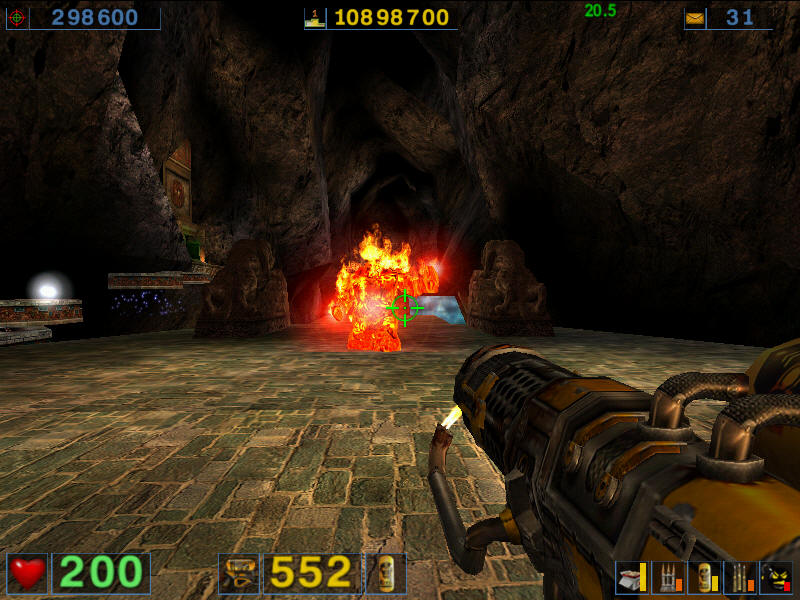Choose the three tall sniper bullets icon

pos(739,577)
